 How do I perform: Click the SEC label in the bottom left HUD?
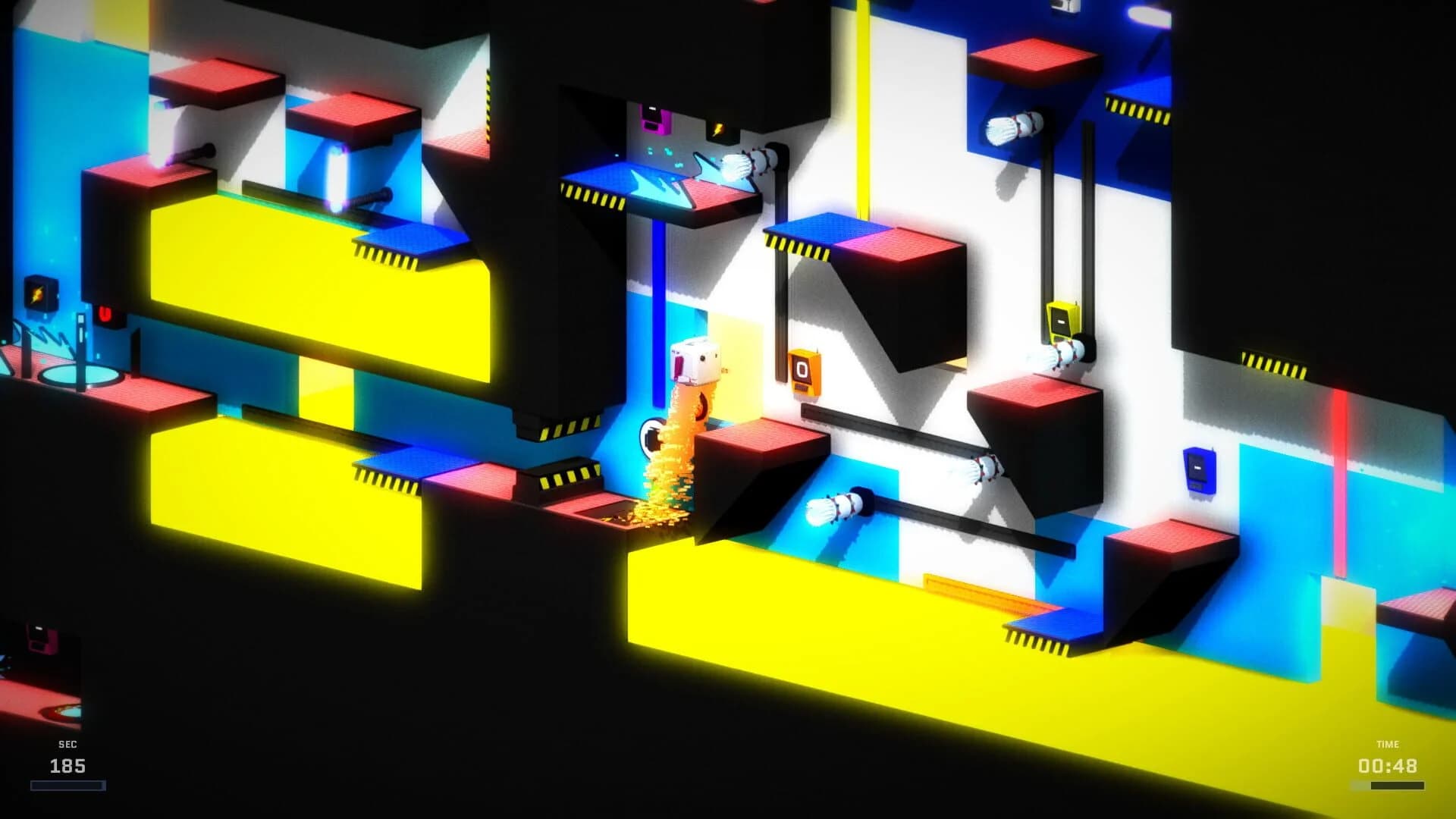click(x=67, y=744)
